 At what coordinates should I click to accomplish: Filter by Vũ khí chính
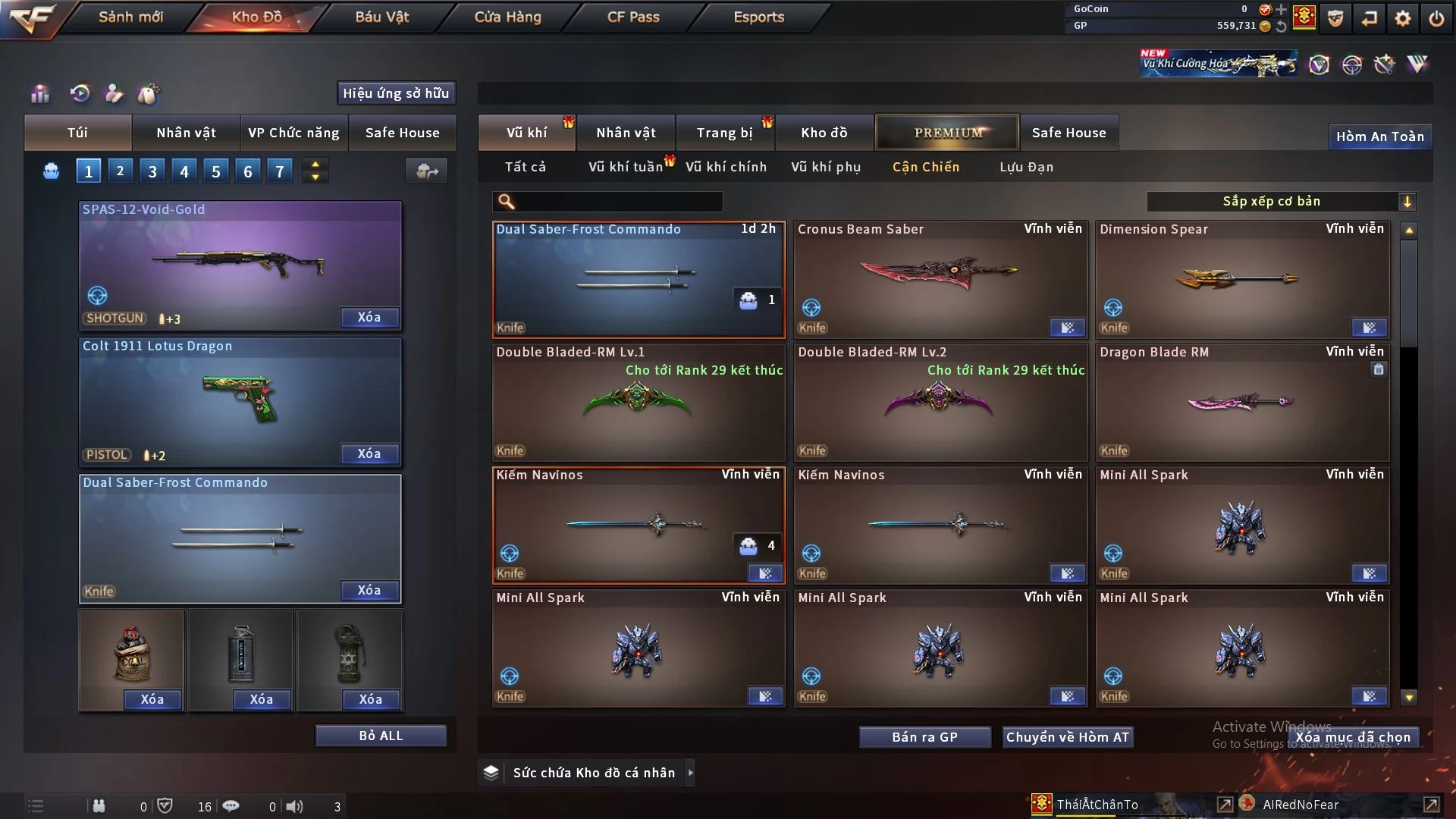click(x=726, y=167)
